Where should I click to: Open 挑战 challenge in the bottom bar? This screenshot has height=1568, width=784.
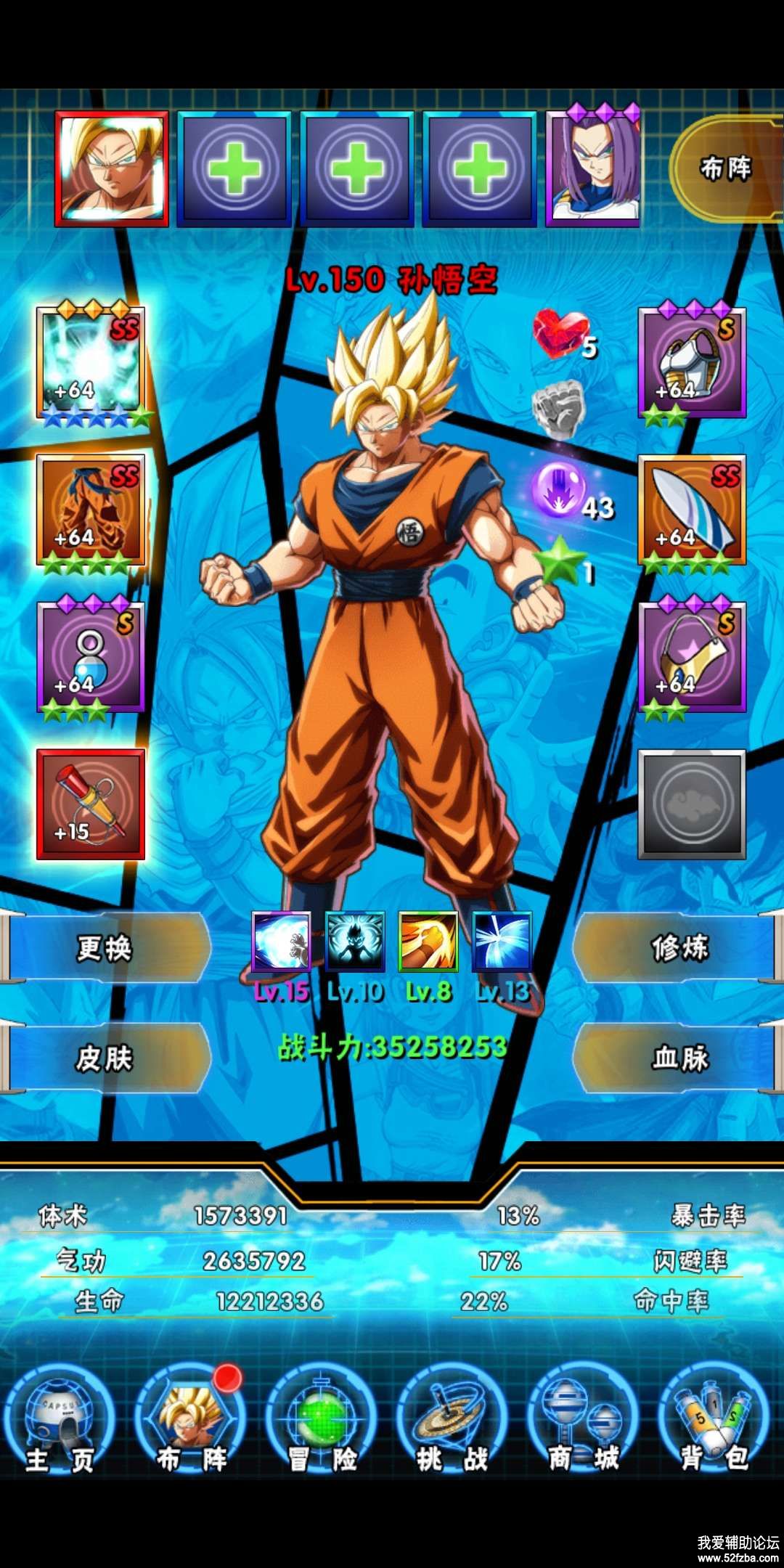pyautogui.click(x=452, y=1424)
